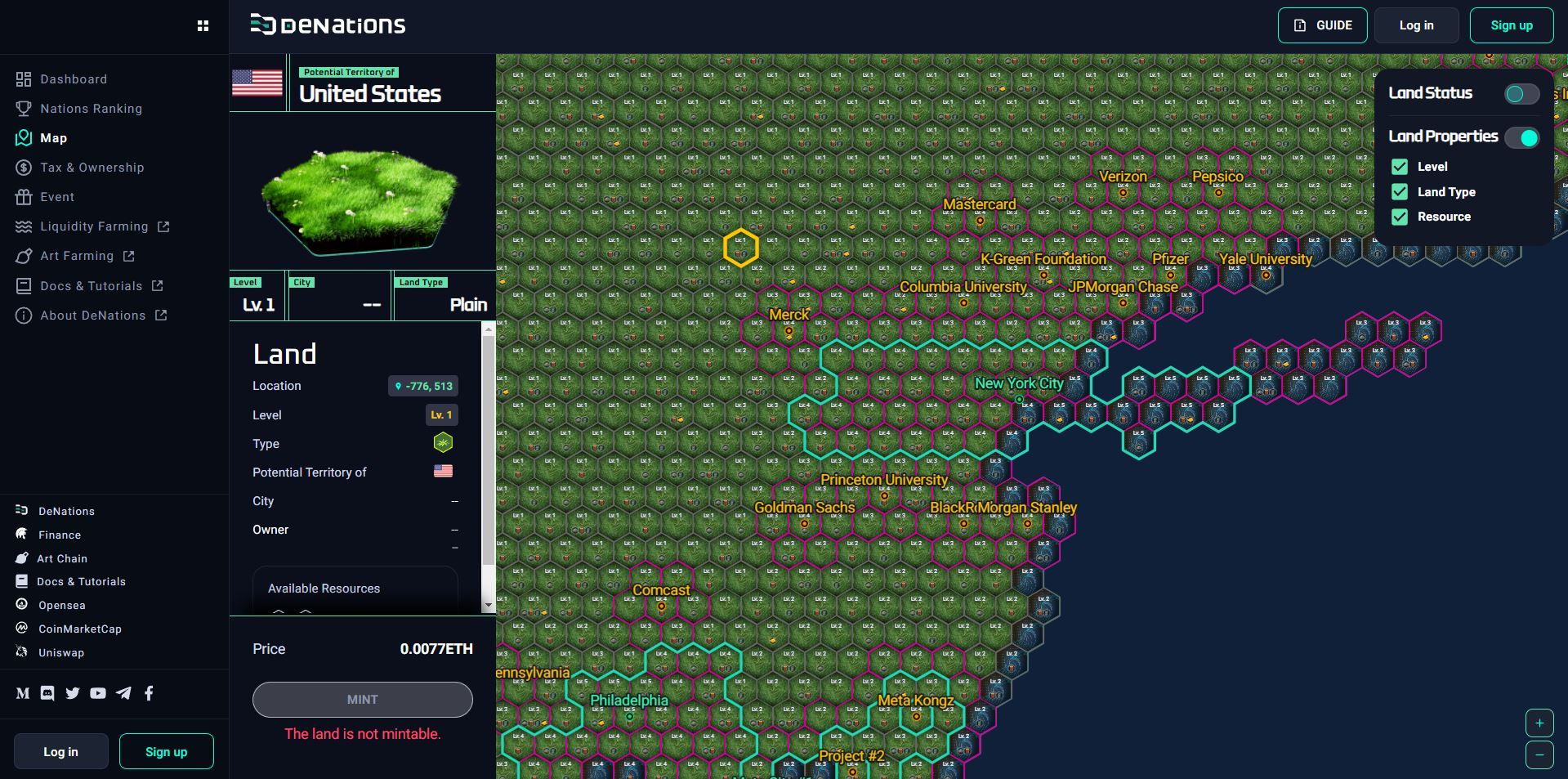Click the top-right Sign up button
Screen dimensions: 1568x779
[x=1511, y=25]
